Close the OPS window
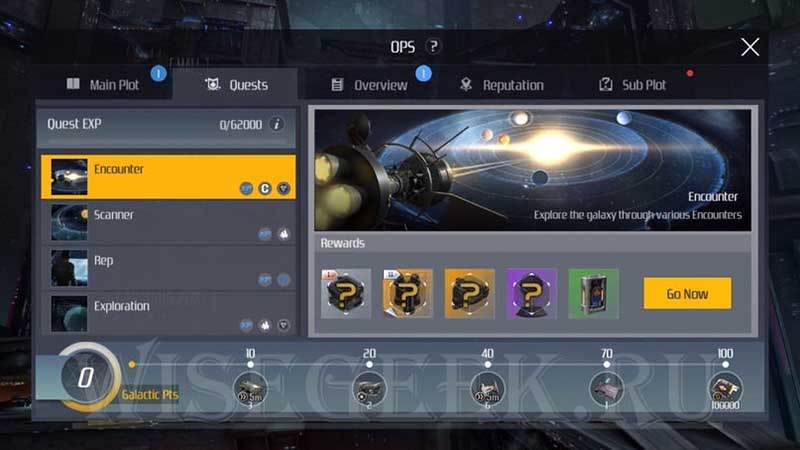 750,47
